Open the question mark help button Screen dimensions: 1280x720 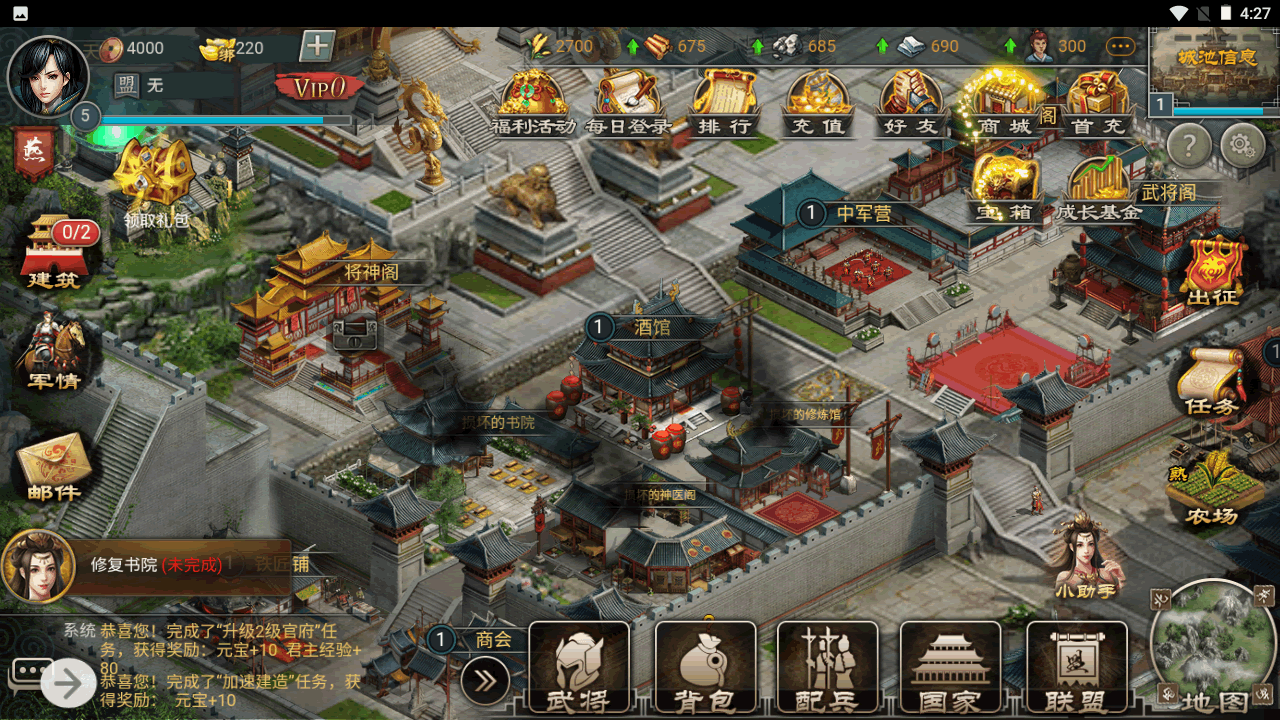(x=1189, y=147)
